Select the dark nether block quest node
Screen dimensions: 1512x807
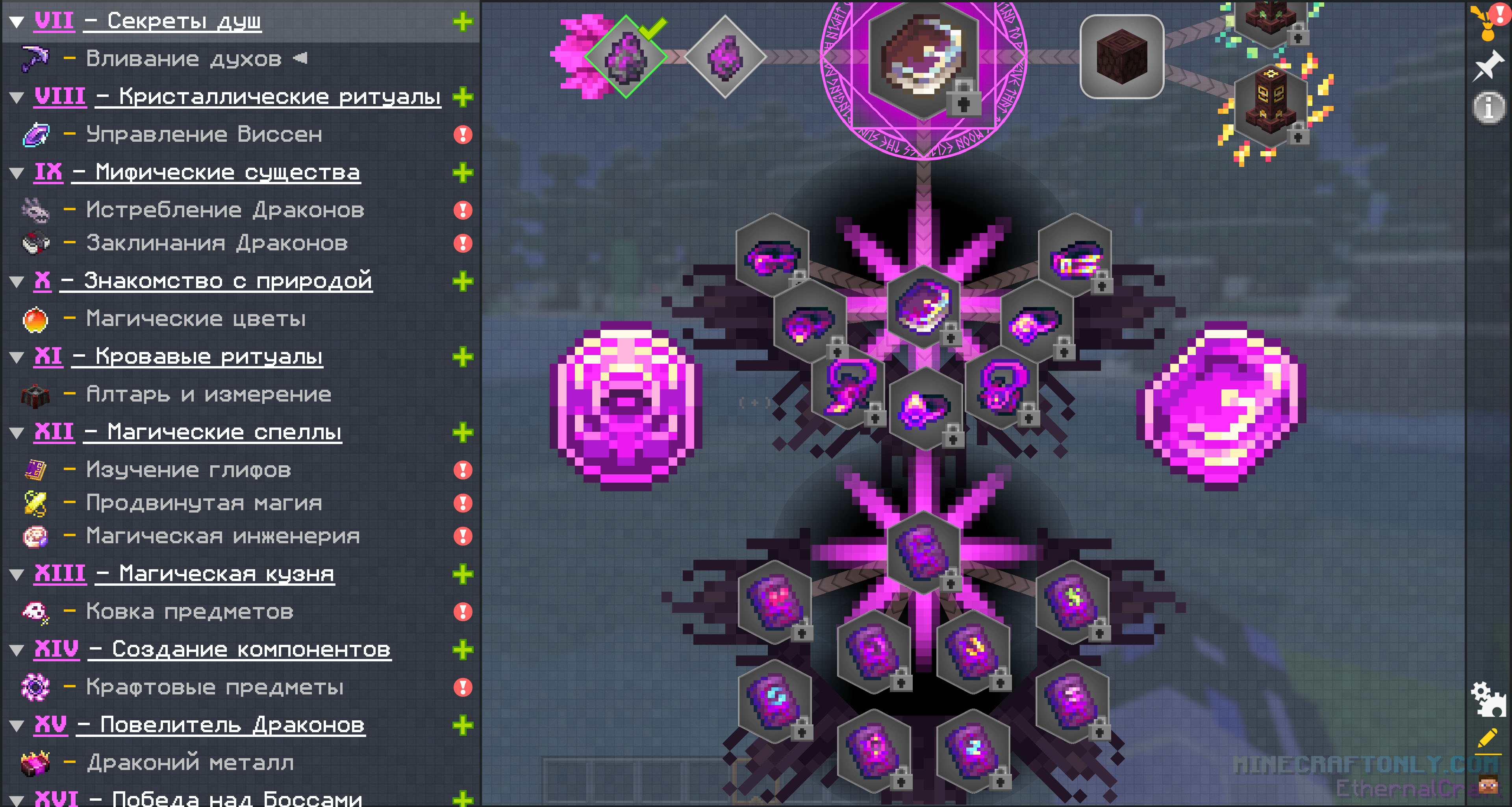coord(1122,57)
